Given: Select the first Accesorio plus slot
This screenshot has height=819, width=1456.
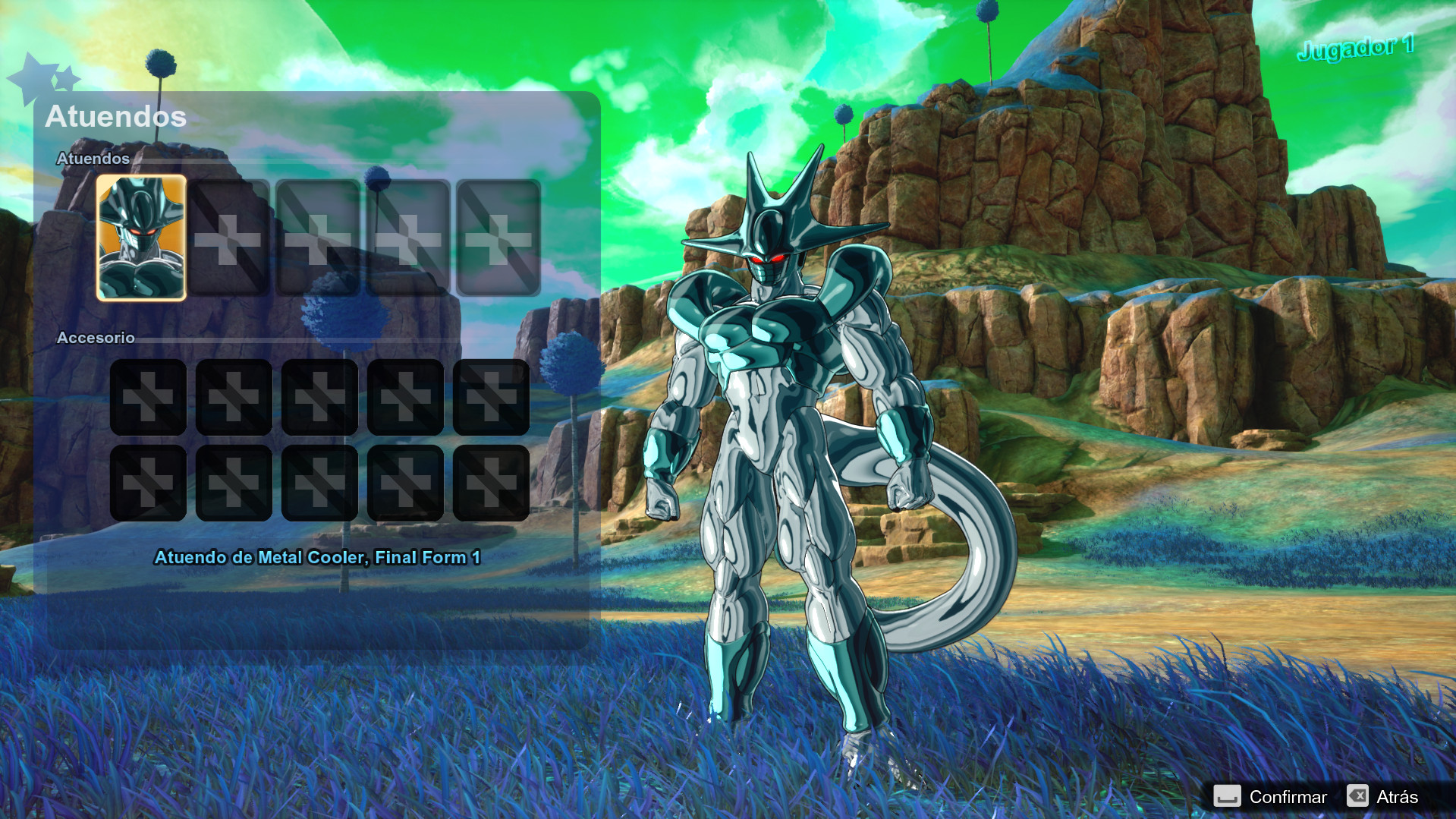Looking at the screenshot, I should 149,396.
